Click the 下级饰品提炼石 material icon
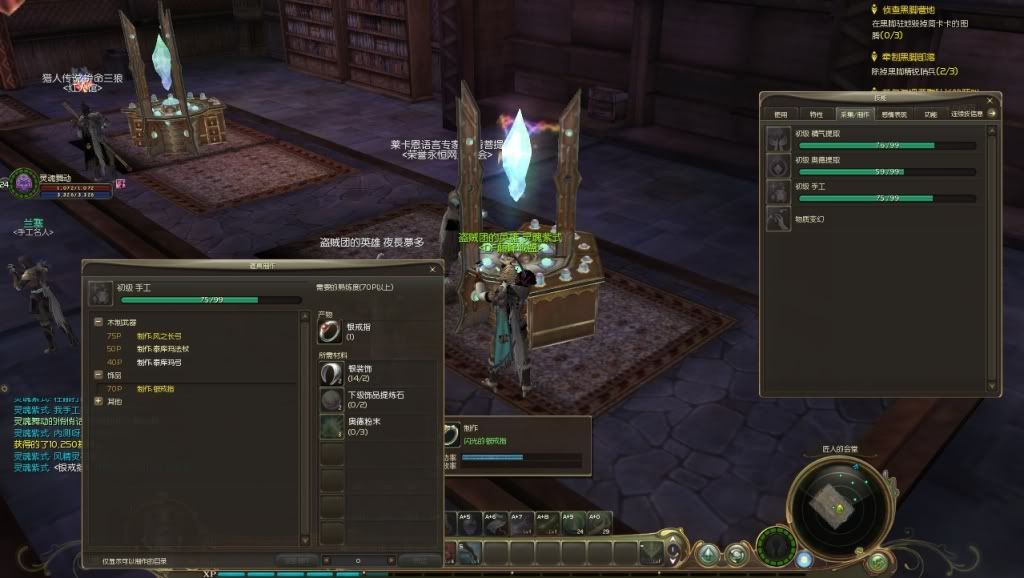1024x578 pixels. point(331,400)
